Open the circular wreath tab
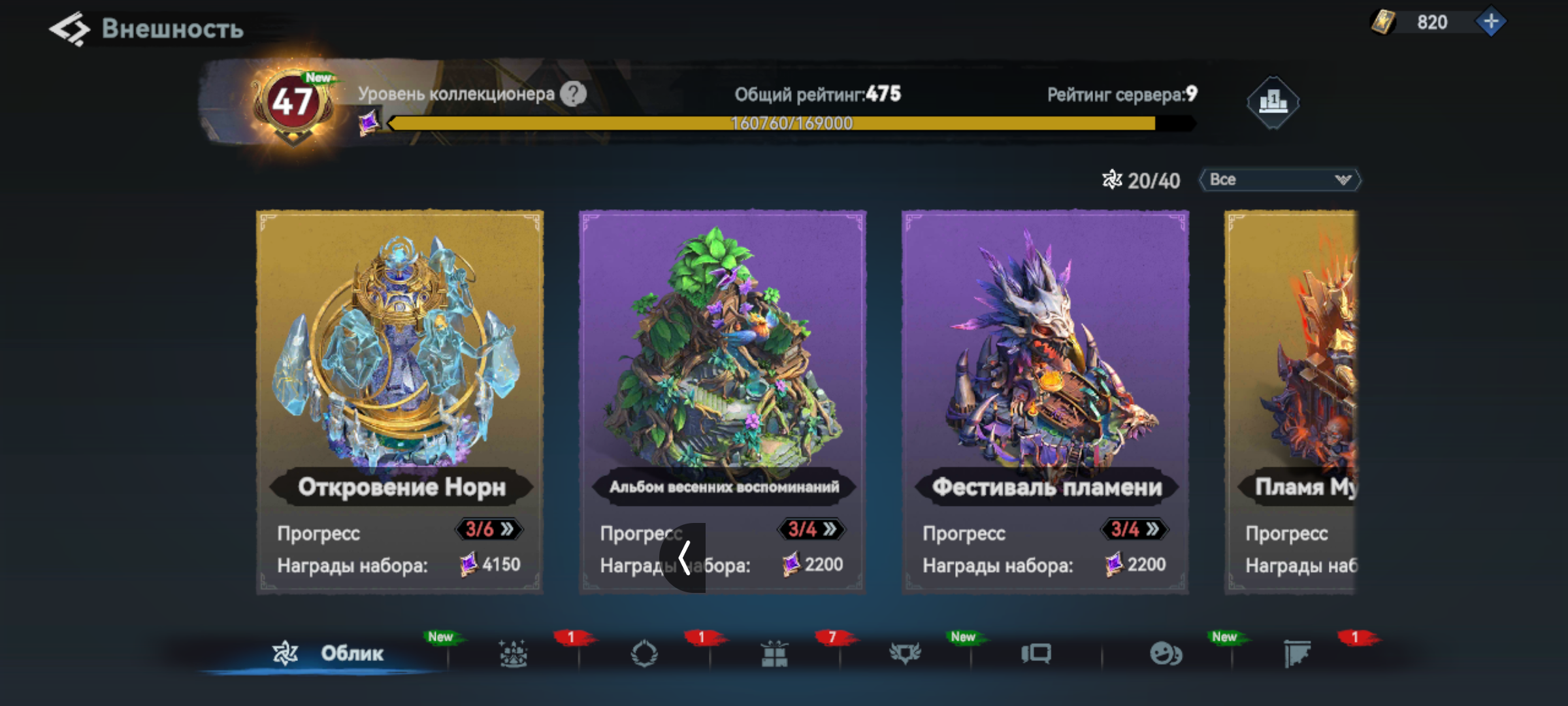Screen dimensions: 1568x706 644,653
